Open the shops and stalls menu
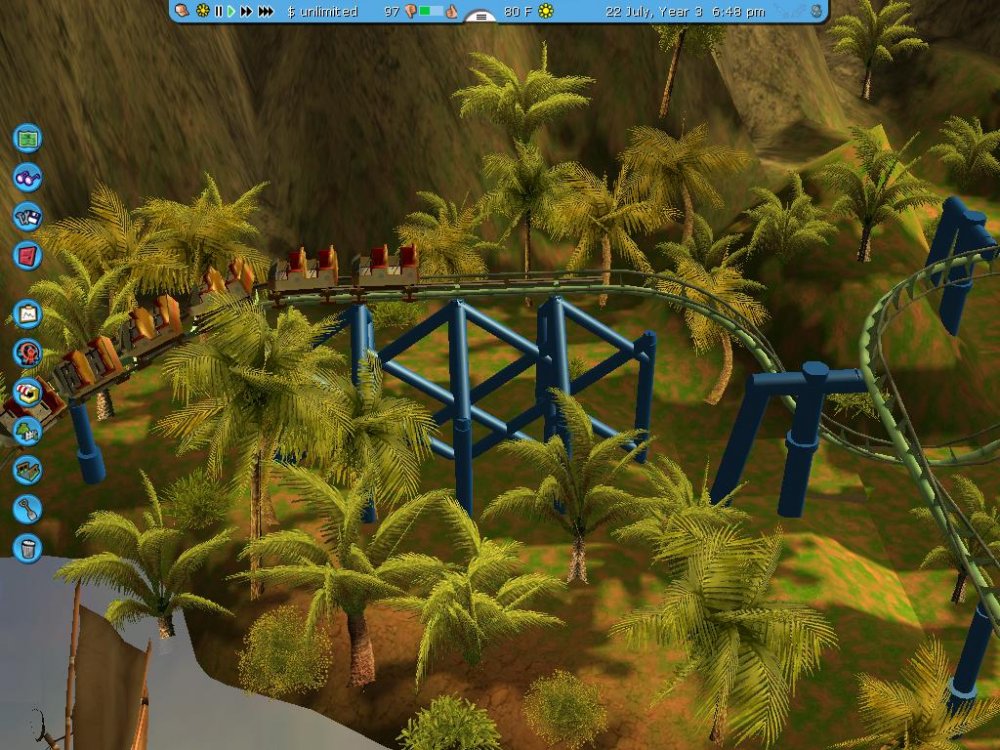The height and width of the screenshot is (750, 1000). (27, 391)
